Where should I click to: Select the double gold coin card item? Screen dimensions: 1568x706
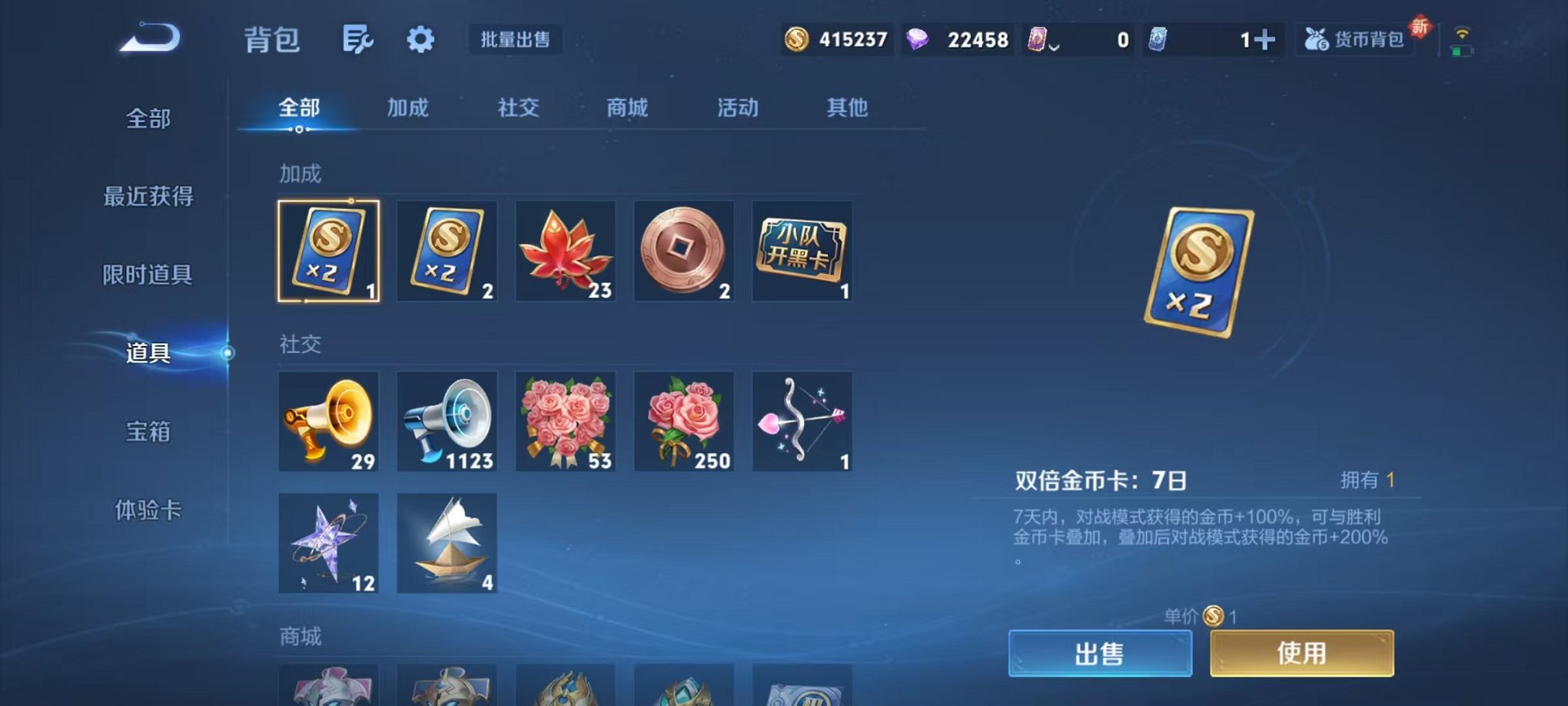(328, 251)
